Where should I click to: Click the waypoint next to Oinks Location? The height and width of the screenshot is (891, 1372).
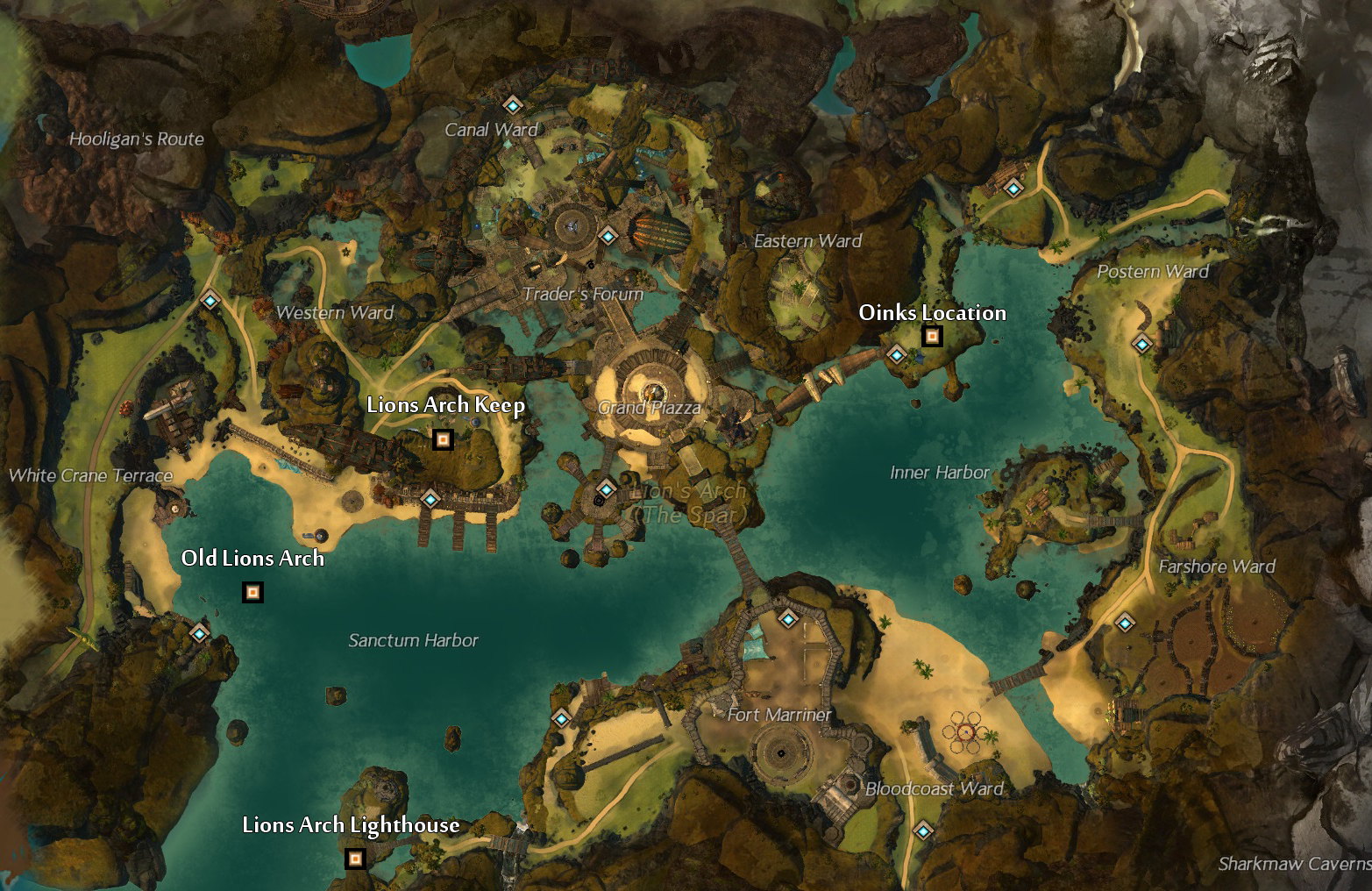click(896, 354)
